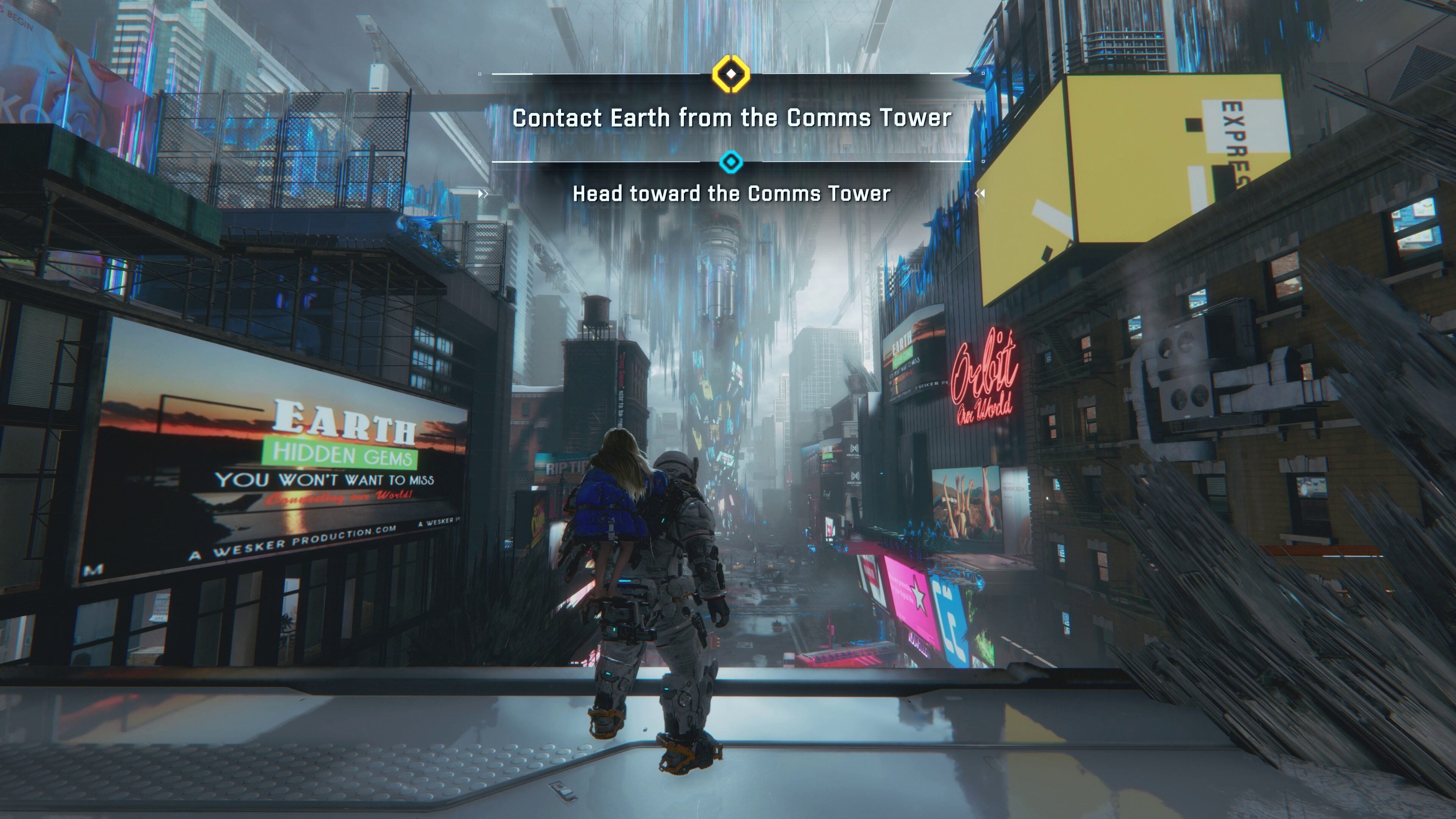Select the cyan sub-objective diamond icon

731,162
